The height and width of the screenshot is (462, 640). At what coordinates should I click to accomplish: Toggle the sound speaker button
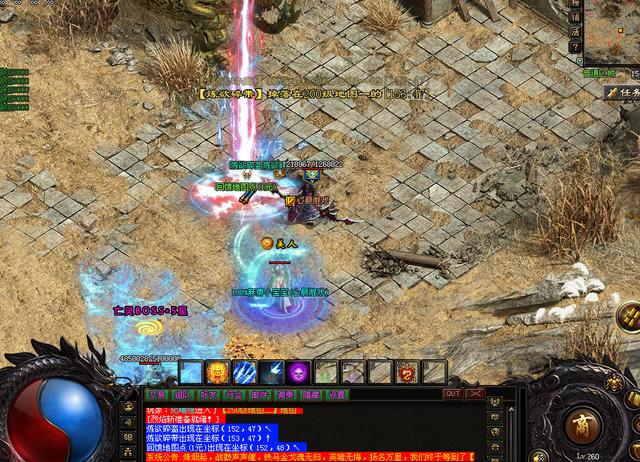click(538, 456)
